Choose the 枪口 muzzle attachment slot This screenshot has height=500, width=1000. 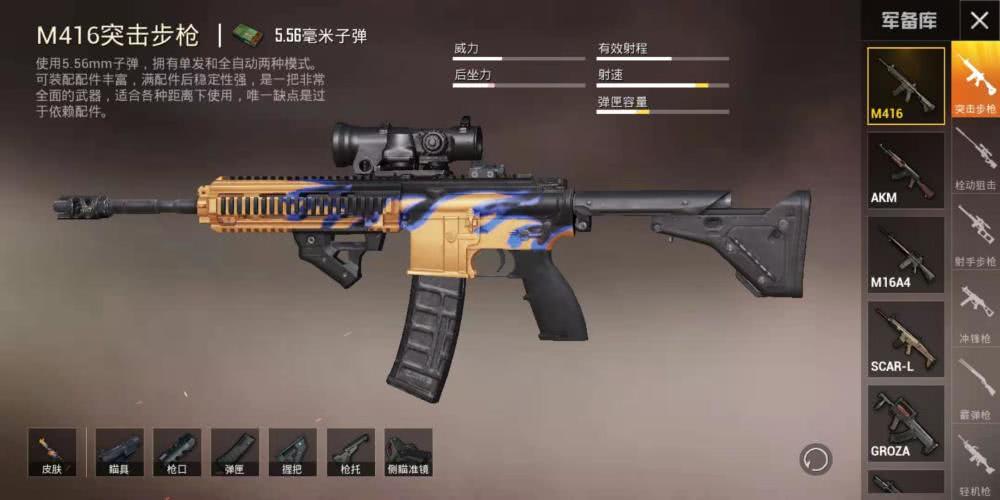[x=177, y=452]
